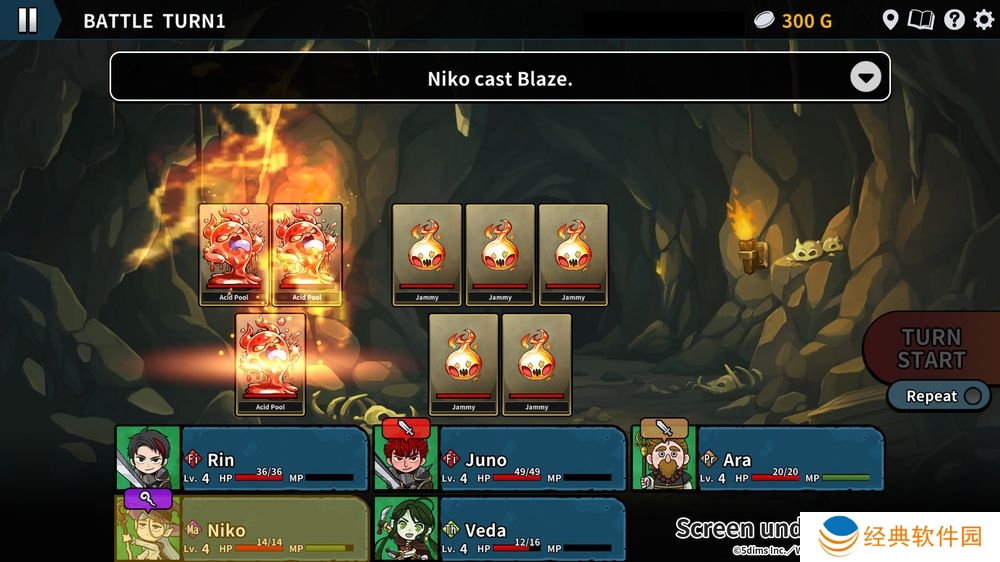
Task: Open the question mark help
Action: tap(954, 20)
